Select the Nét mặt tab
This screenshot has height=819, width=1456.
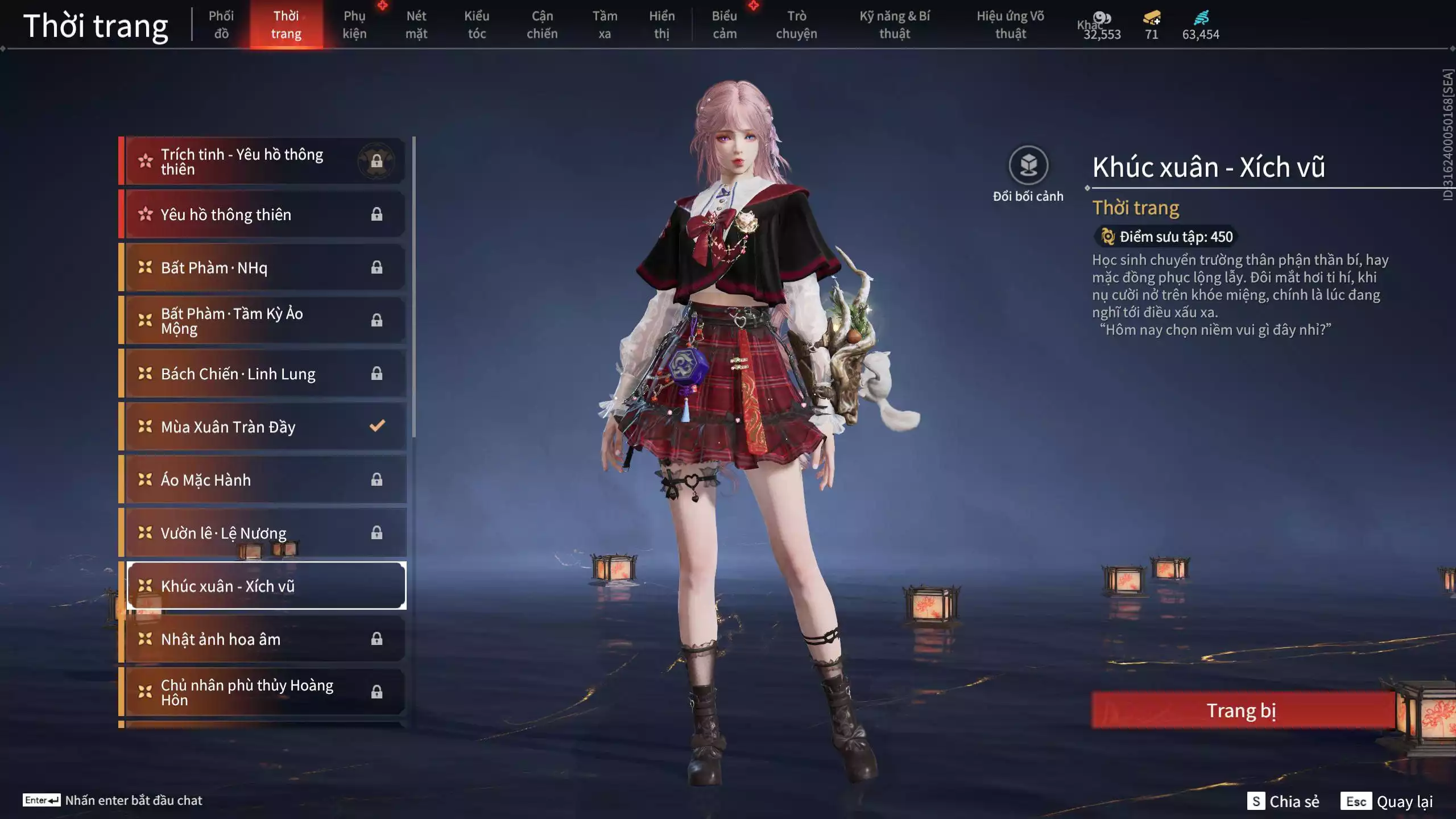(416, 24)
